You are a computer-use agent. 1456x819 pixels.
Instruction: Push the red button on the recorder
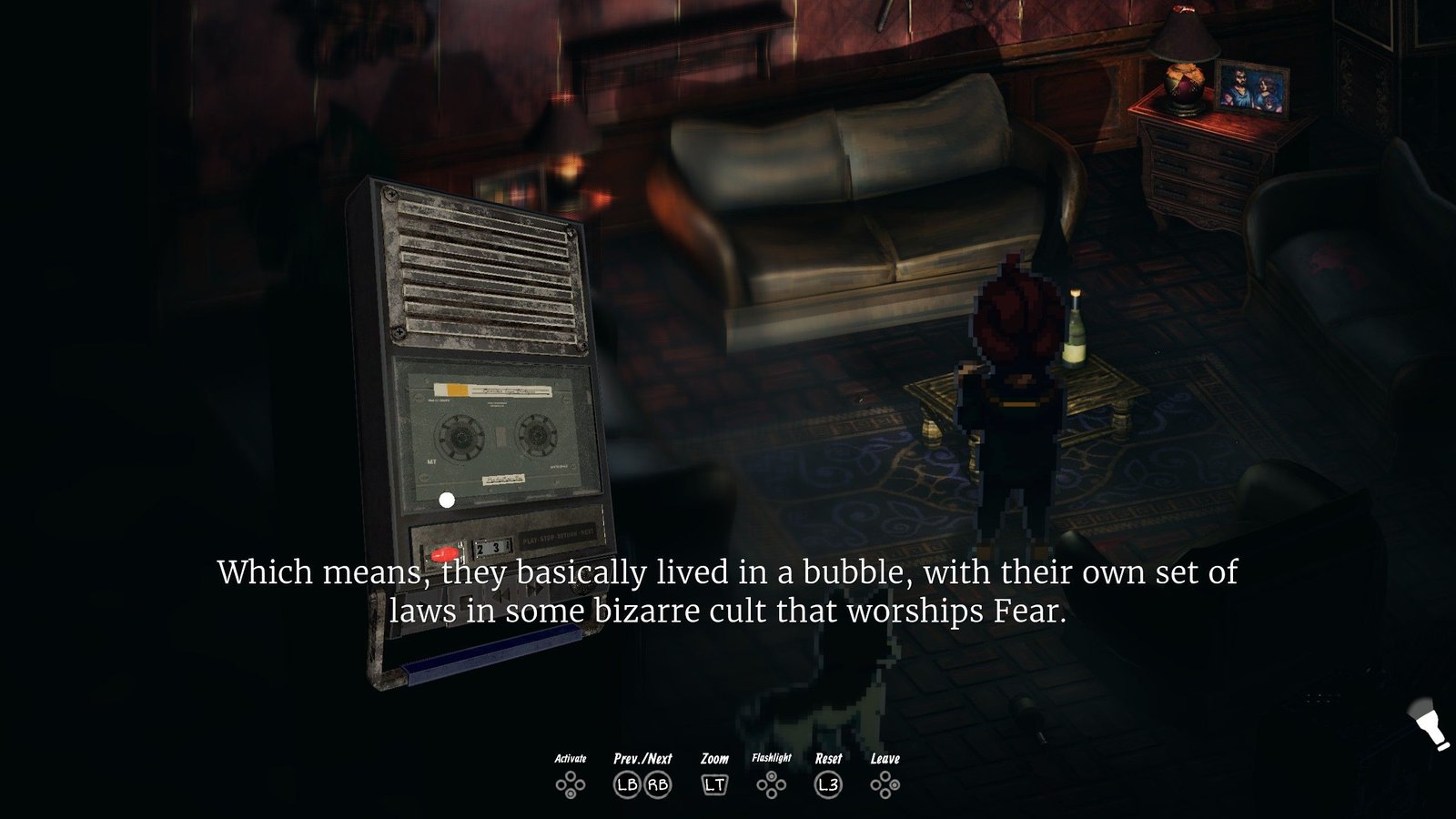point(445,553)
